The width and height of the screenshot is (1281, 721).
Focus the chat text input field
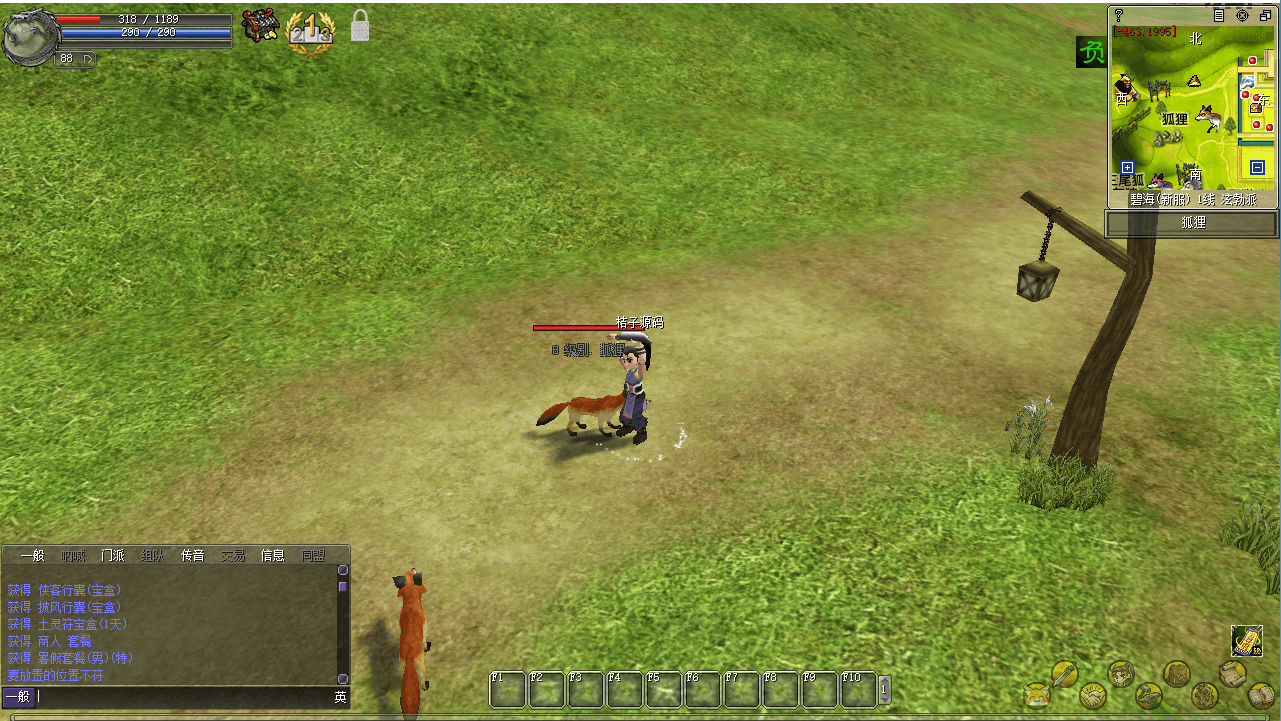click(180, 697)
